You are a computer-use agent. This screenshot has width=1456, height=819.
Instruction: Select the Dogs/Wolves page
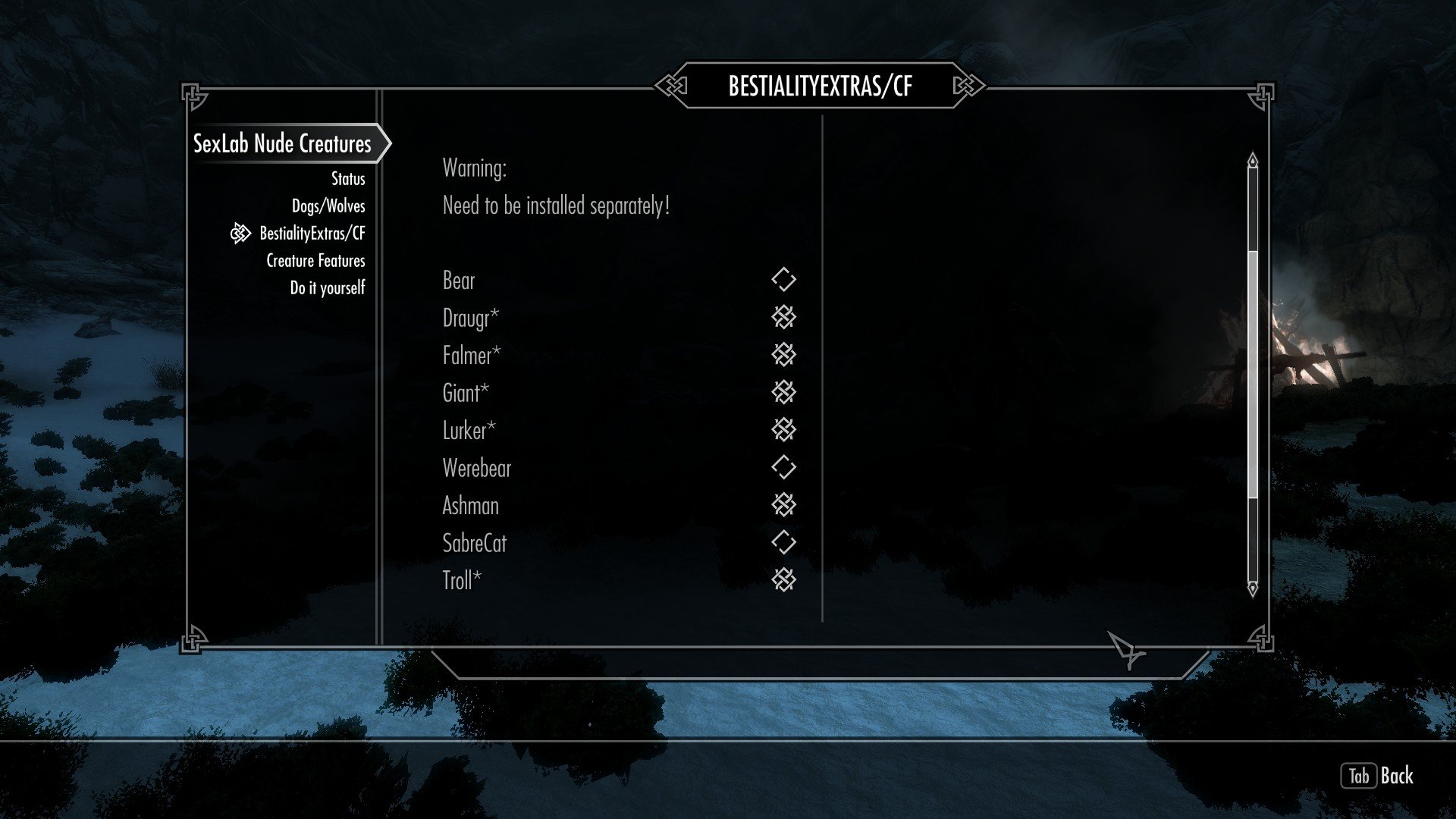[x=328, y=206]
